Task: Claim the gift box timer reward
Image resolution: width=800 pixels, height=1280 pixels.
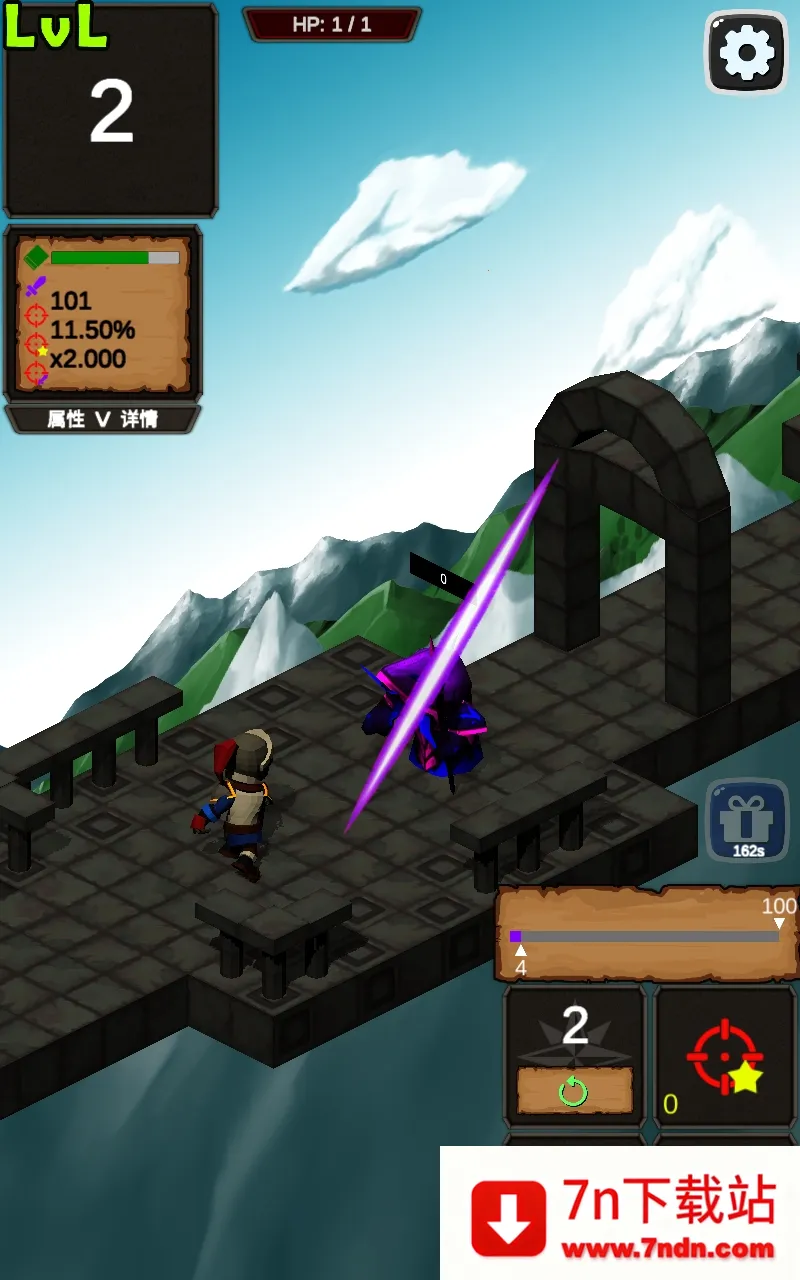Action: [747, 820]
